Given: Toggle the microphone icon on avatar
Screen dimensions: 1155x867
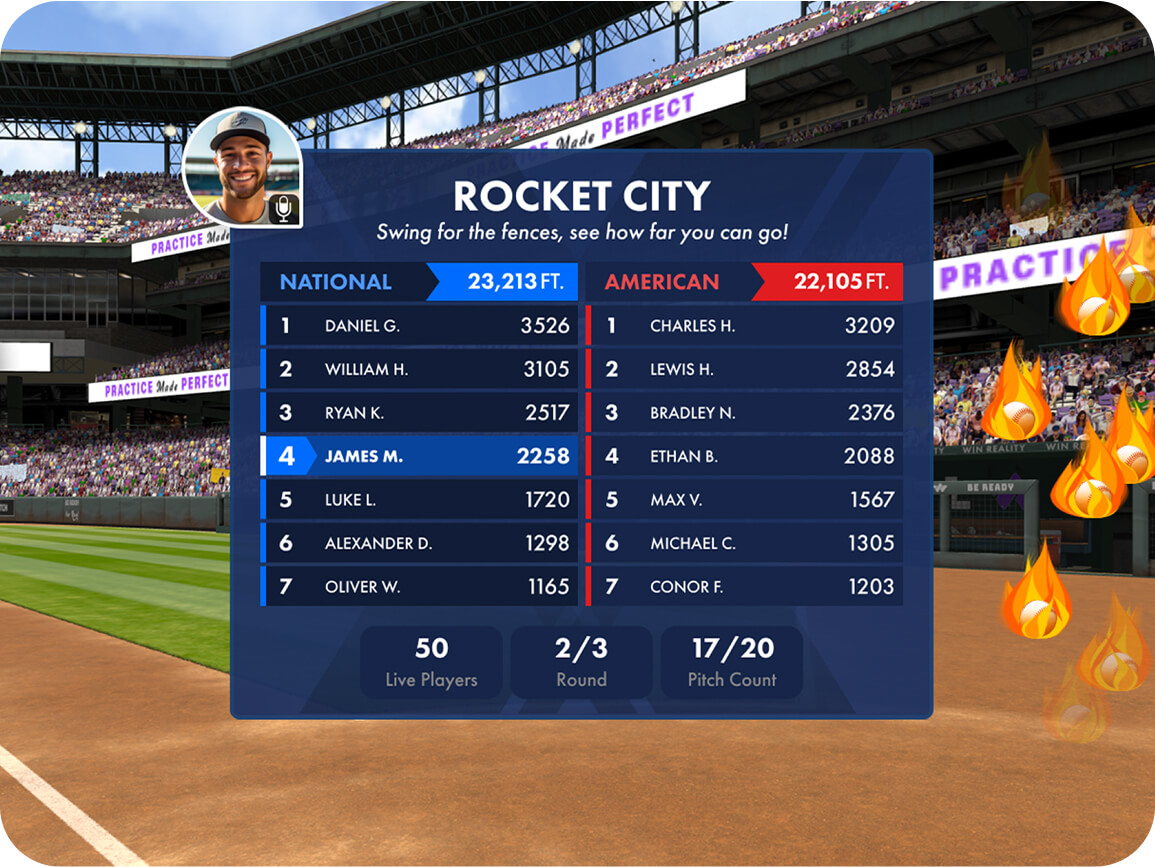Looking at the screenshot, I should click(284, 209).
